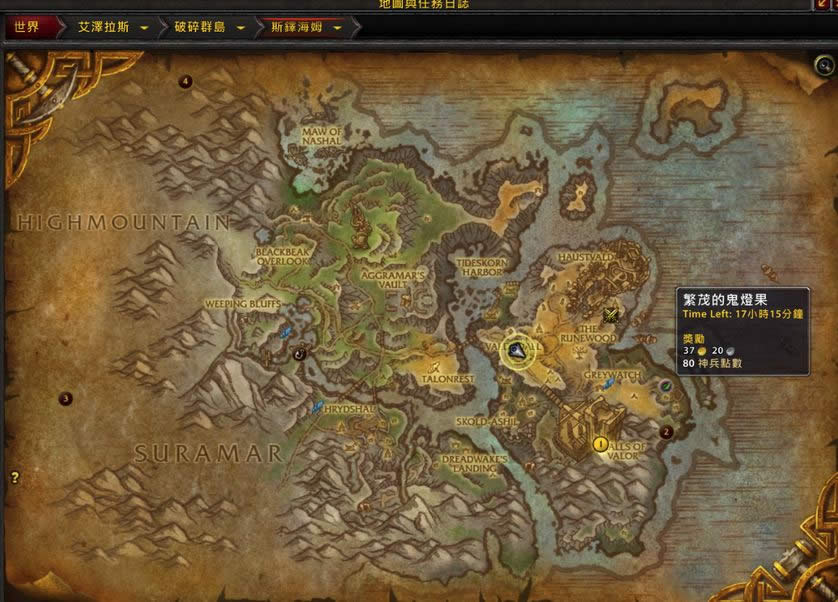Click the yellow exclamation quest marker
This screenshot has height=602, width=838.
point(601,443)
